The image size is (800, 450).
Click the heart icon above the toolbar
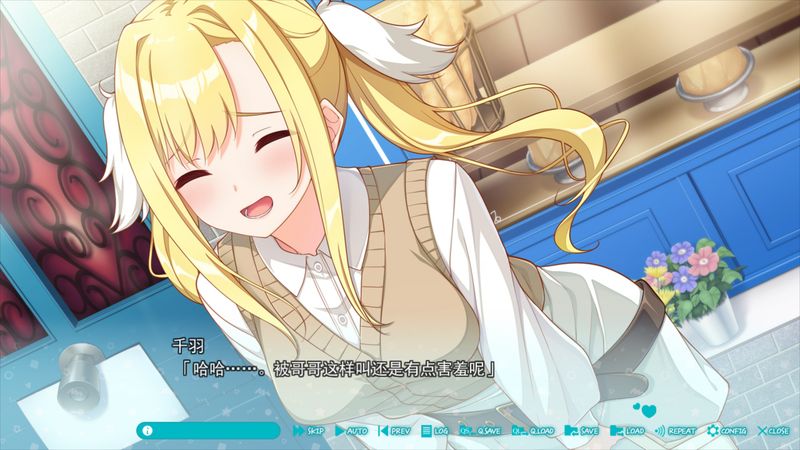(645, 409)
